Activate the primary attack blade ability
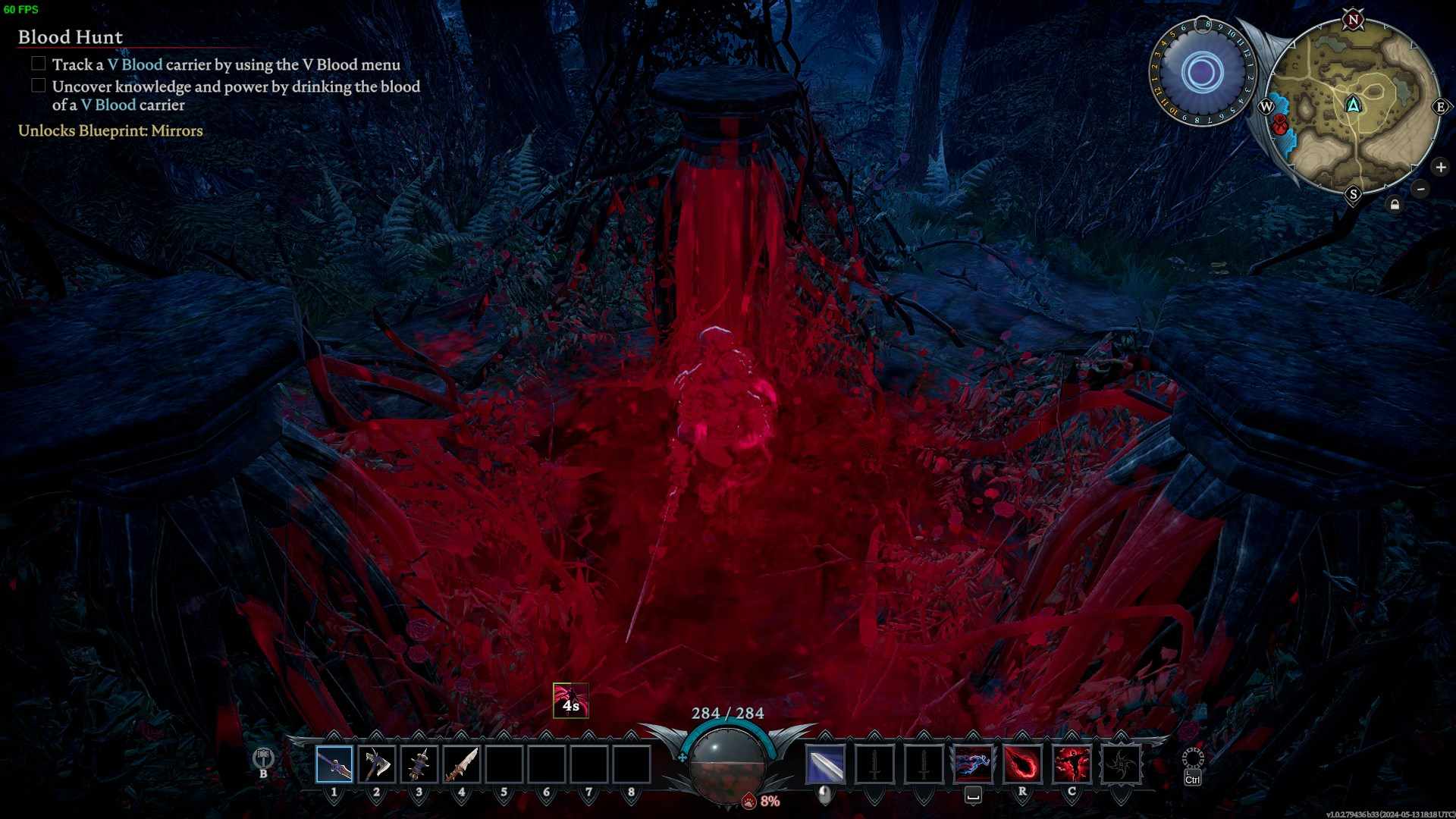The height and width of the screenshot is (819, 1456). [825, 764]
